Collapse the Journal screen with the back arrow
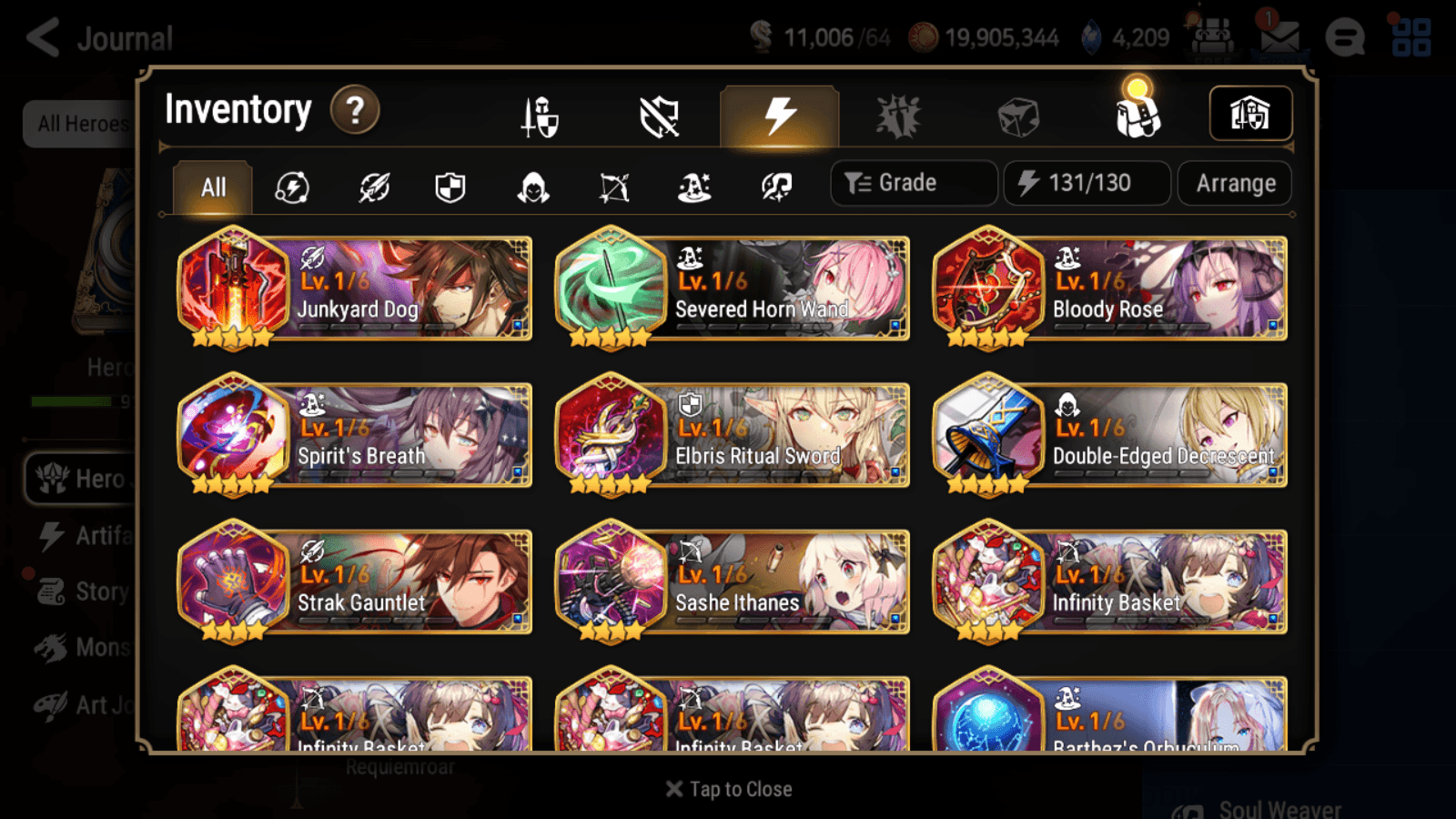Image resolution: width=1456 pixels, height=819 pixels. point(44,35)
